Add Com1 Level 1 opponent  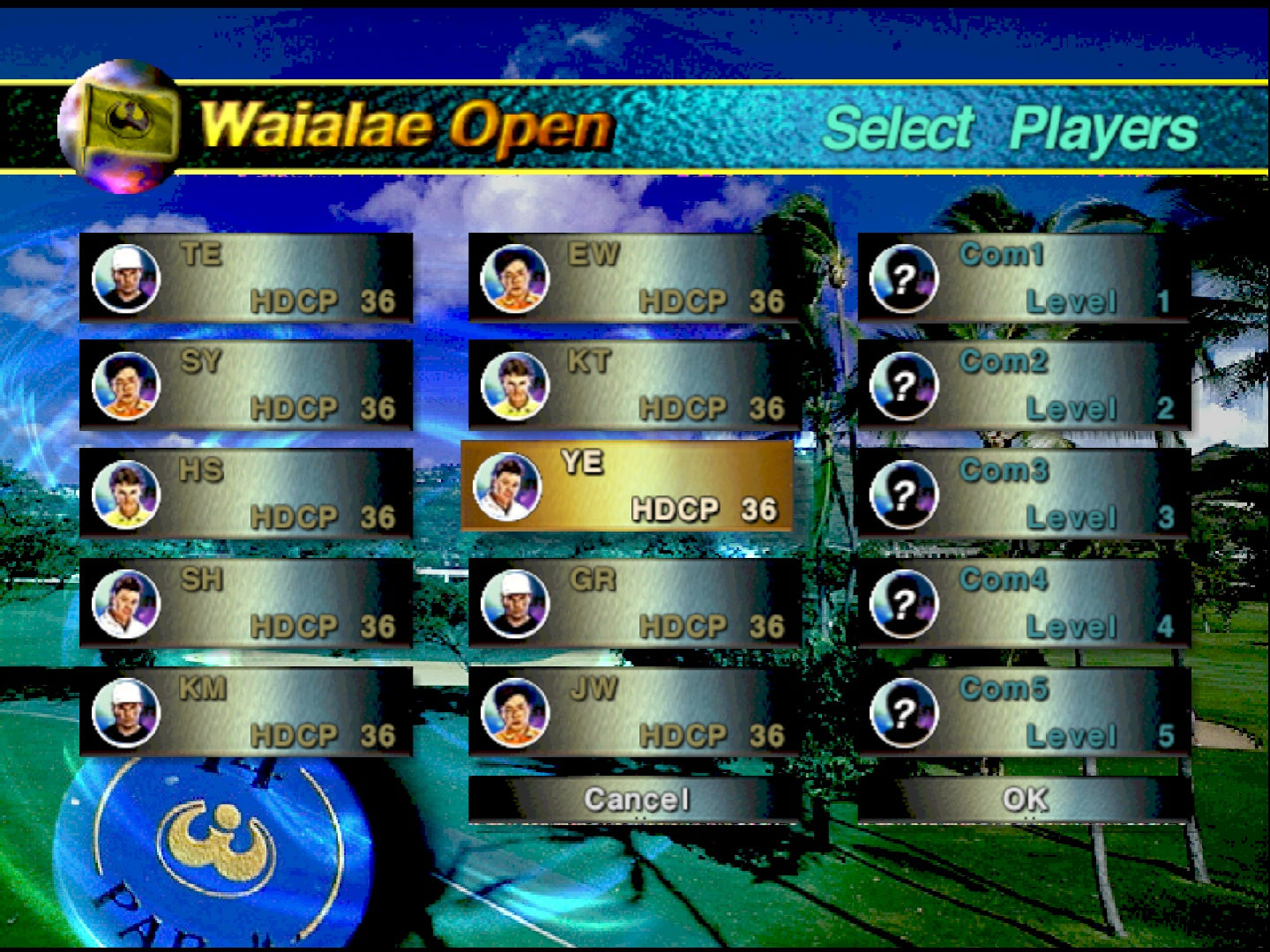pyautogui.click(x=1024, y=278)
